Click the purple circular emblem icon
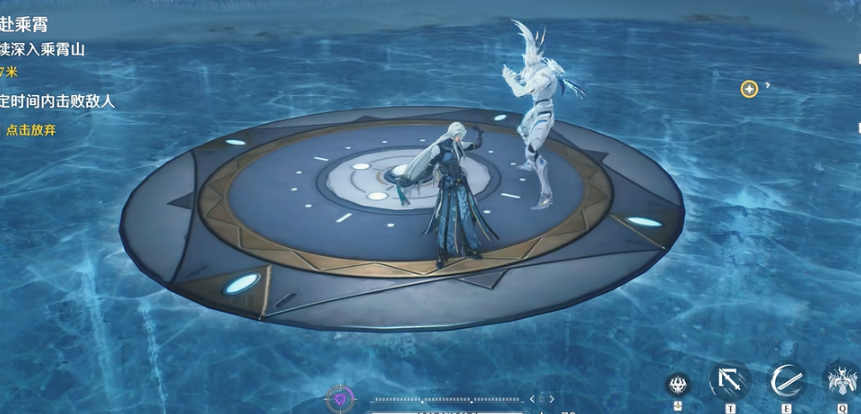861x414 pixels. point(339,399)
